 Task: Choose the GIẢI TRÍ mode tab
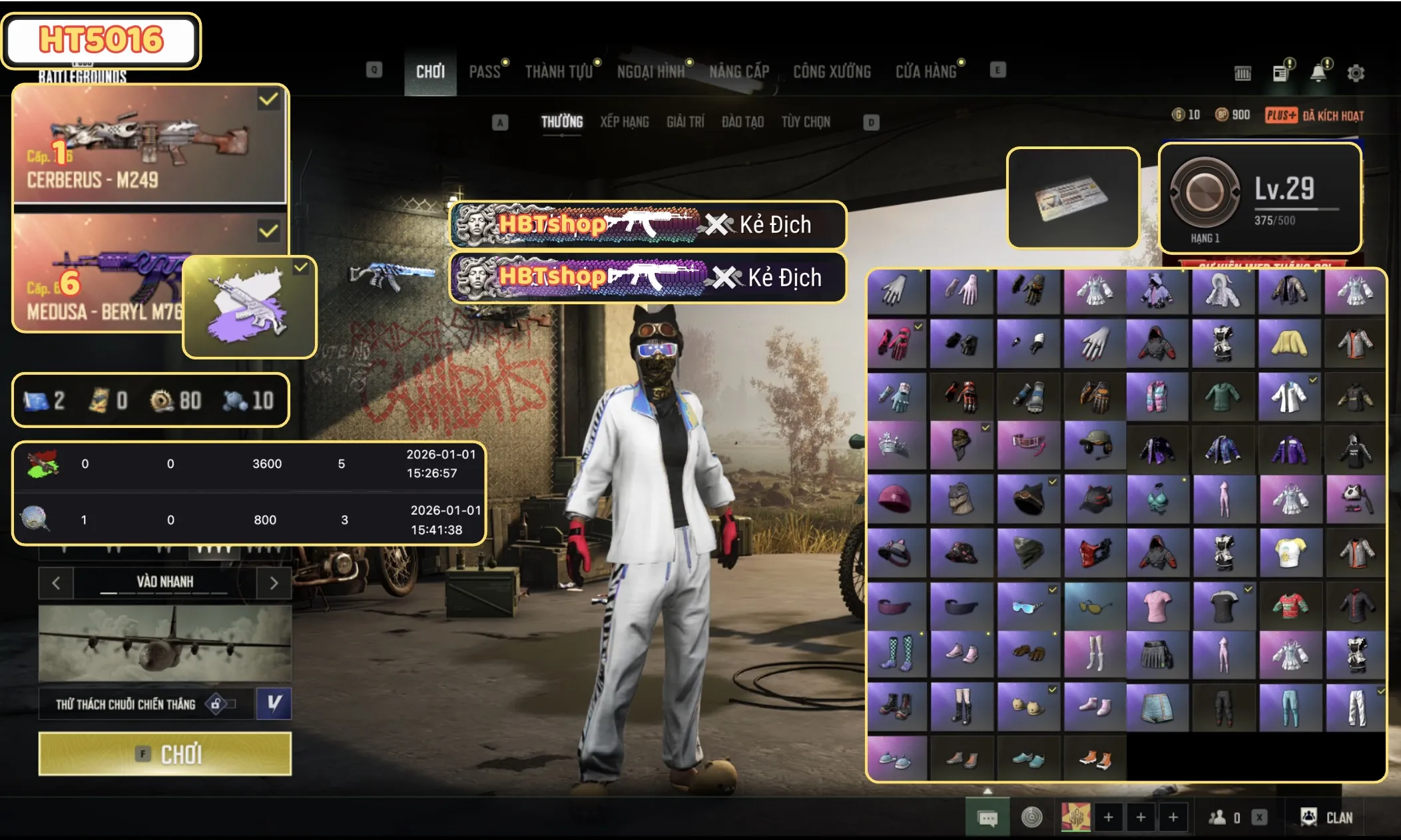pyautogui.click(x=685, y=122)
